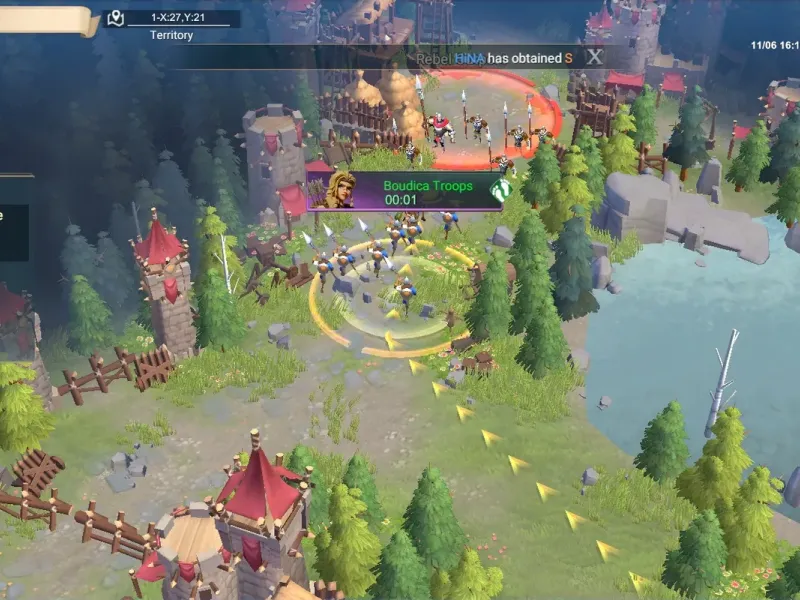Tap the green footprints march icon
The image size is (800, 600).
point(501,188)
